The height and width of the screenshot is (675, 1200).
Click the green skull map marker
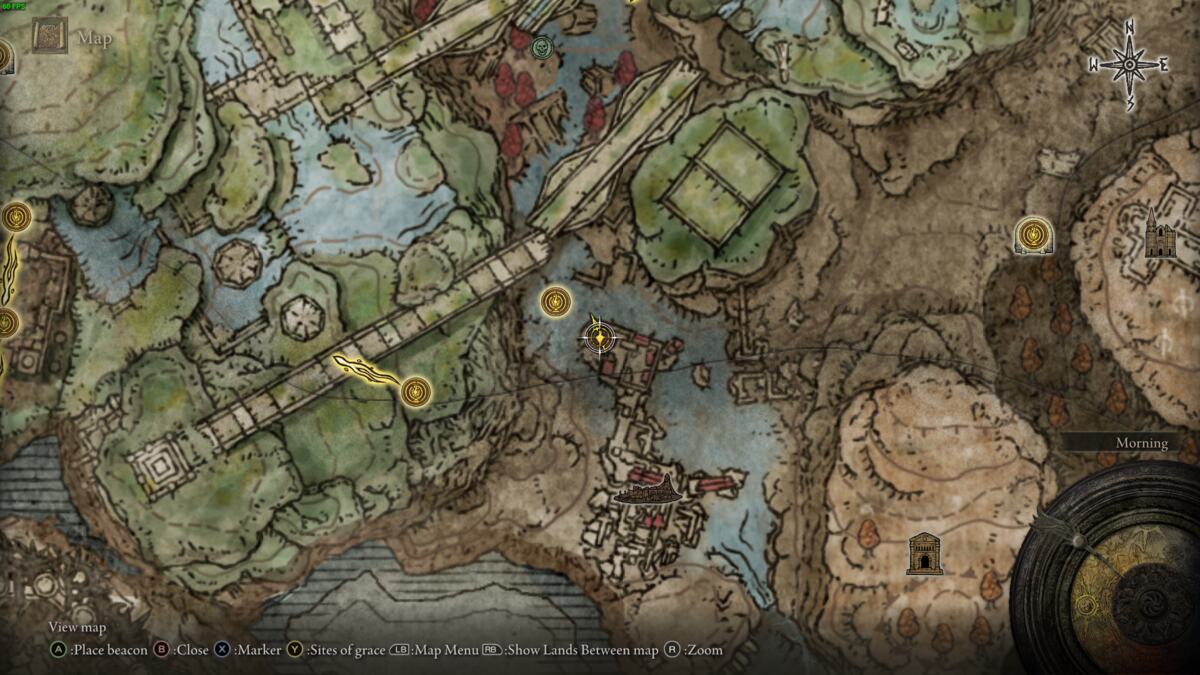pos(542,46)
